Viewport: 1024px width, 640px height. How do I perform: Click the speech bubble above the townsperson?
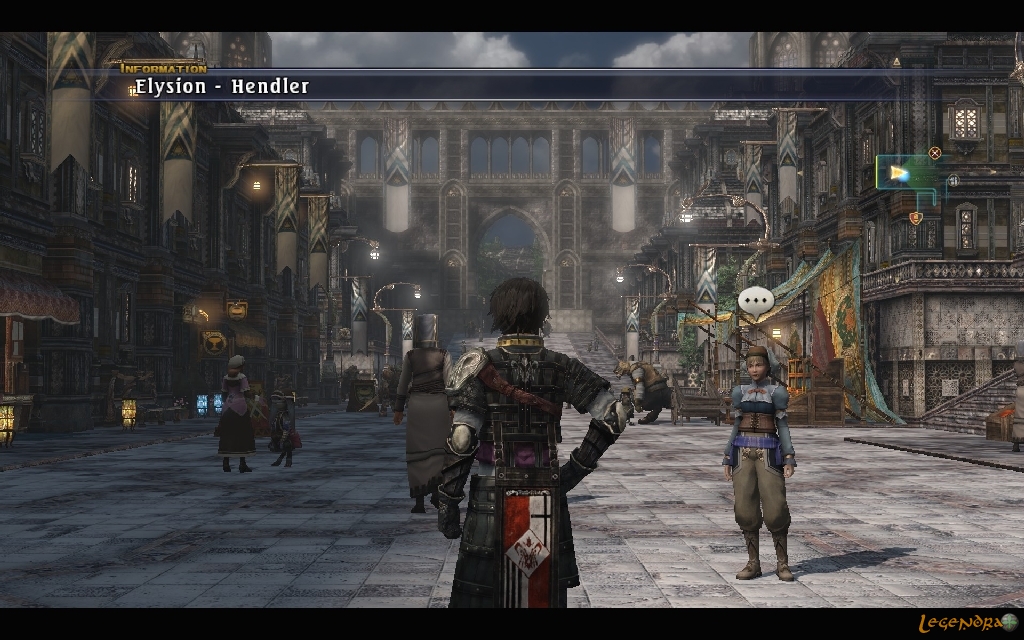click(756, 301)
